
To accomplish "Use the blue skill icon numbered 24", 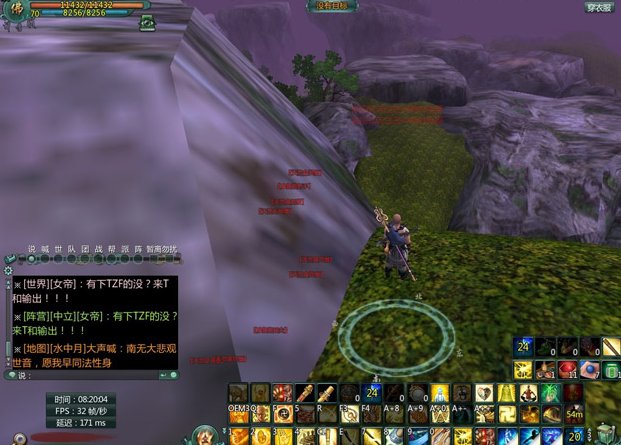I will [x=522, y=347].
